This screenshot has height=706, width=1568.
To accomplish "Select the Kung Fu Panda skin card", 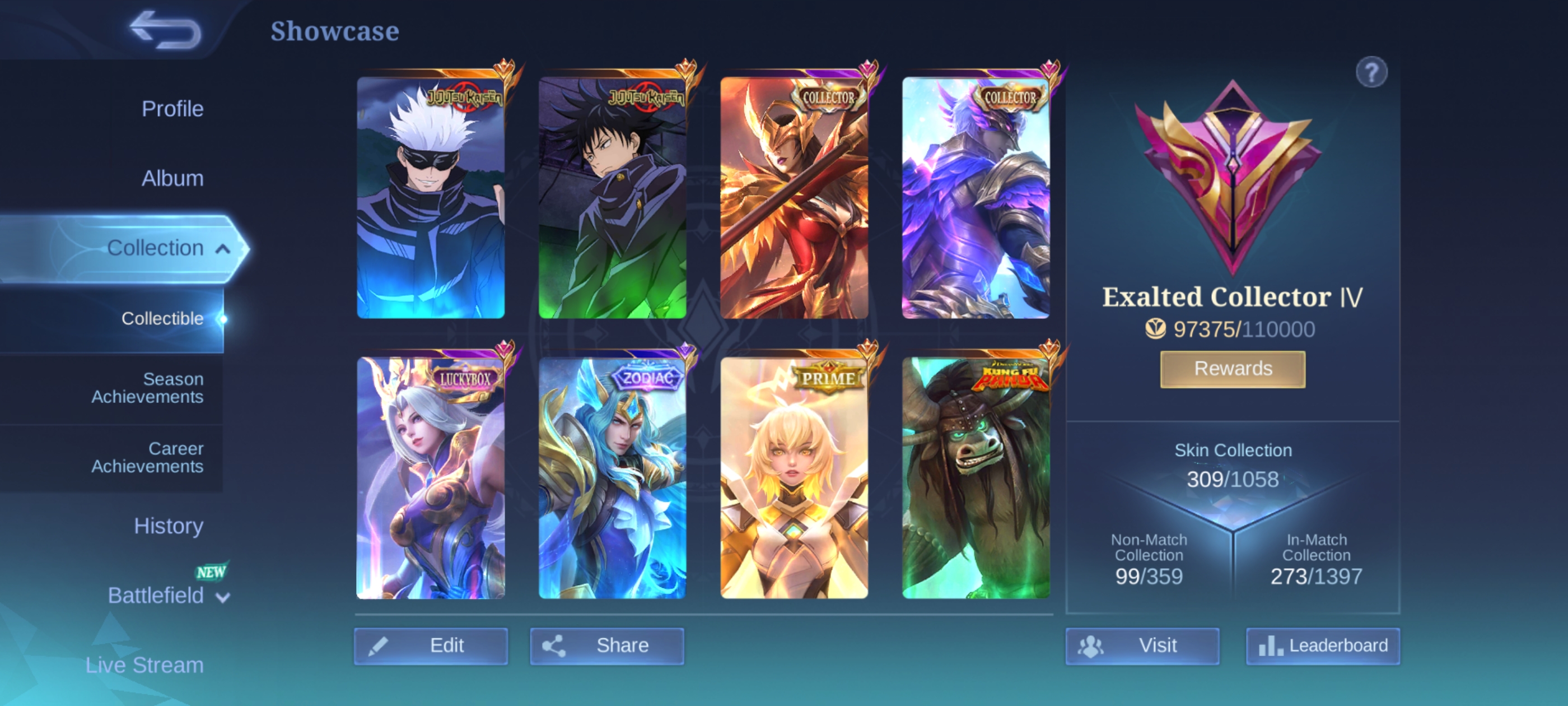I will 975,477.
